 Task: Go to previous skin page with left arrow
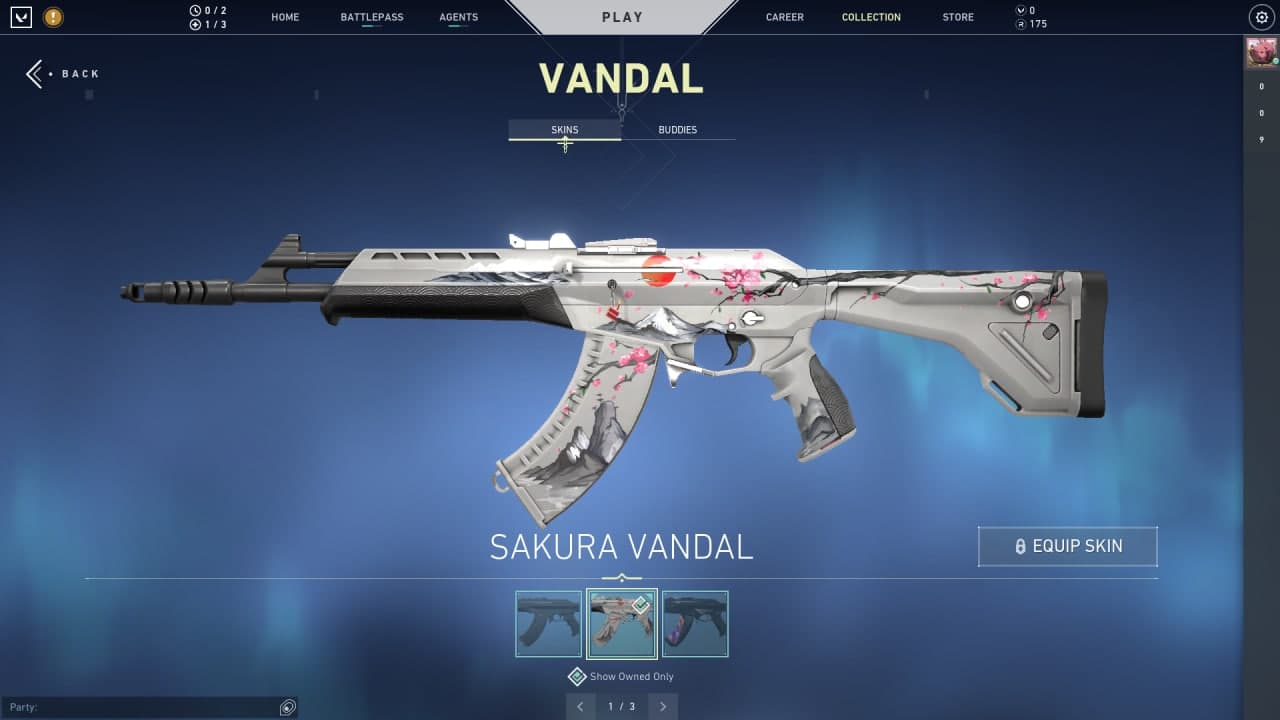coord(581,706)
